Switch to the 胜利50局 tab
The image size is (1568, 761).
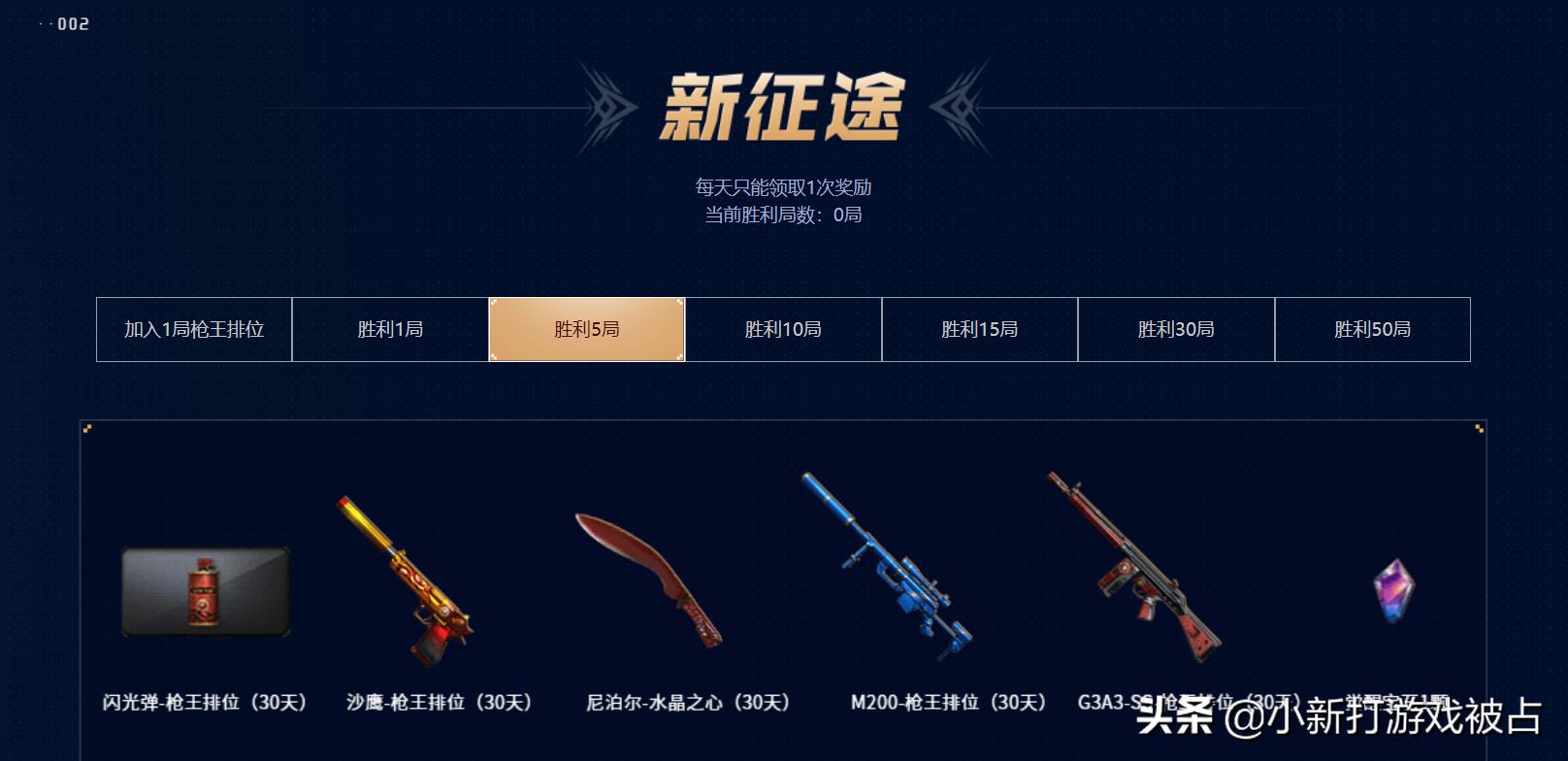[x=1373, y=329]
